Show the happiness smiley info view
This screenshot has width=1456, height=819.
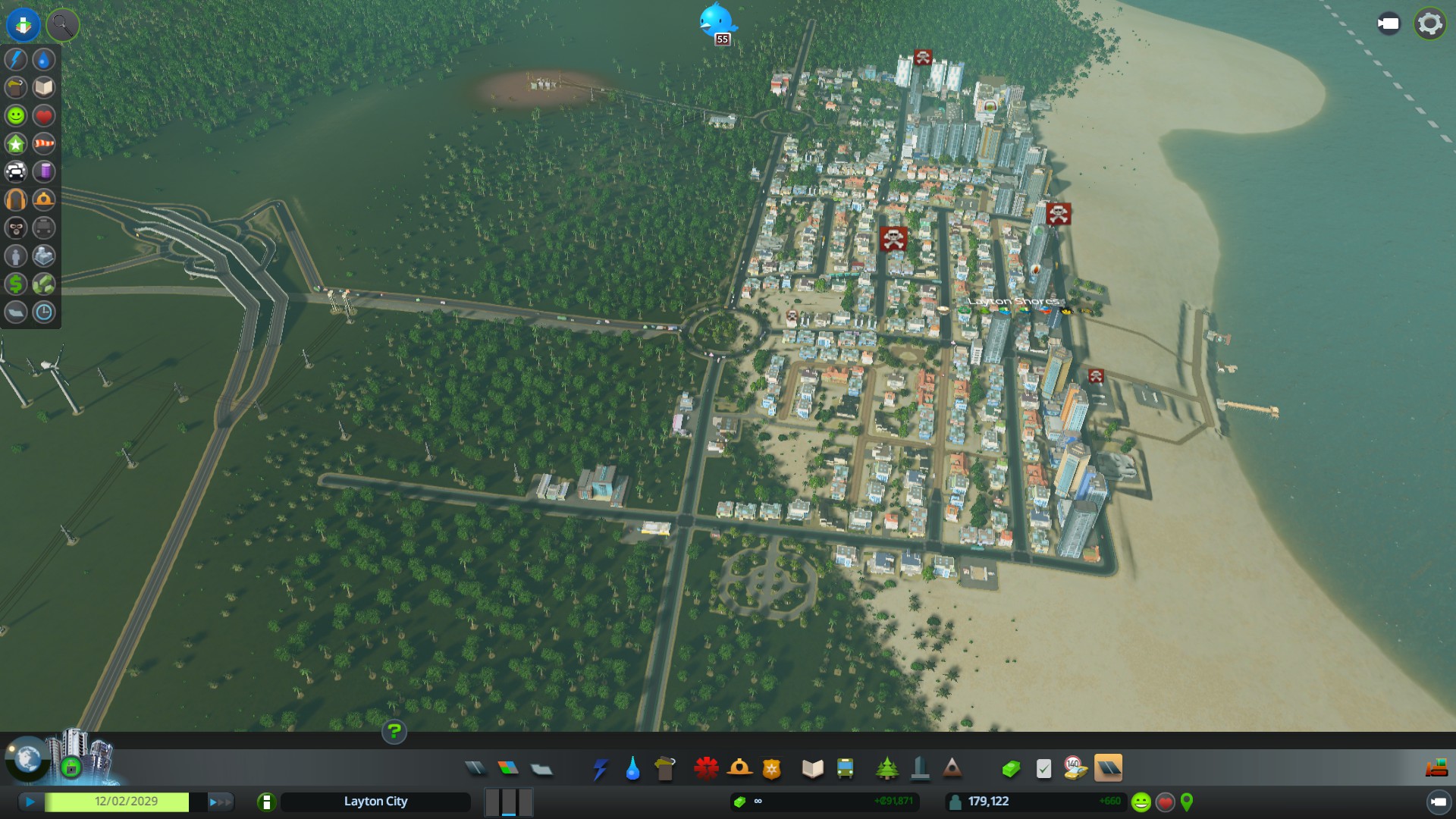[x=16, y=115]
